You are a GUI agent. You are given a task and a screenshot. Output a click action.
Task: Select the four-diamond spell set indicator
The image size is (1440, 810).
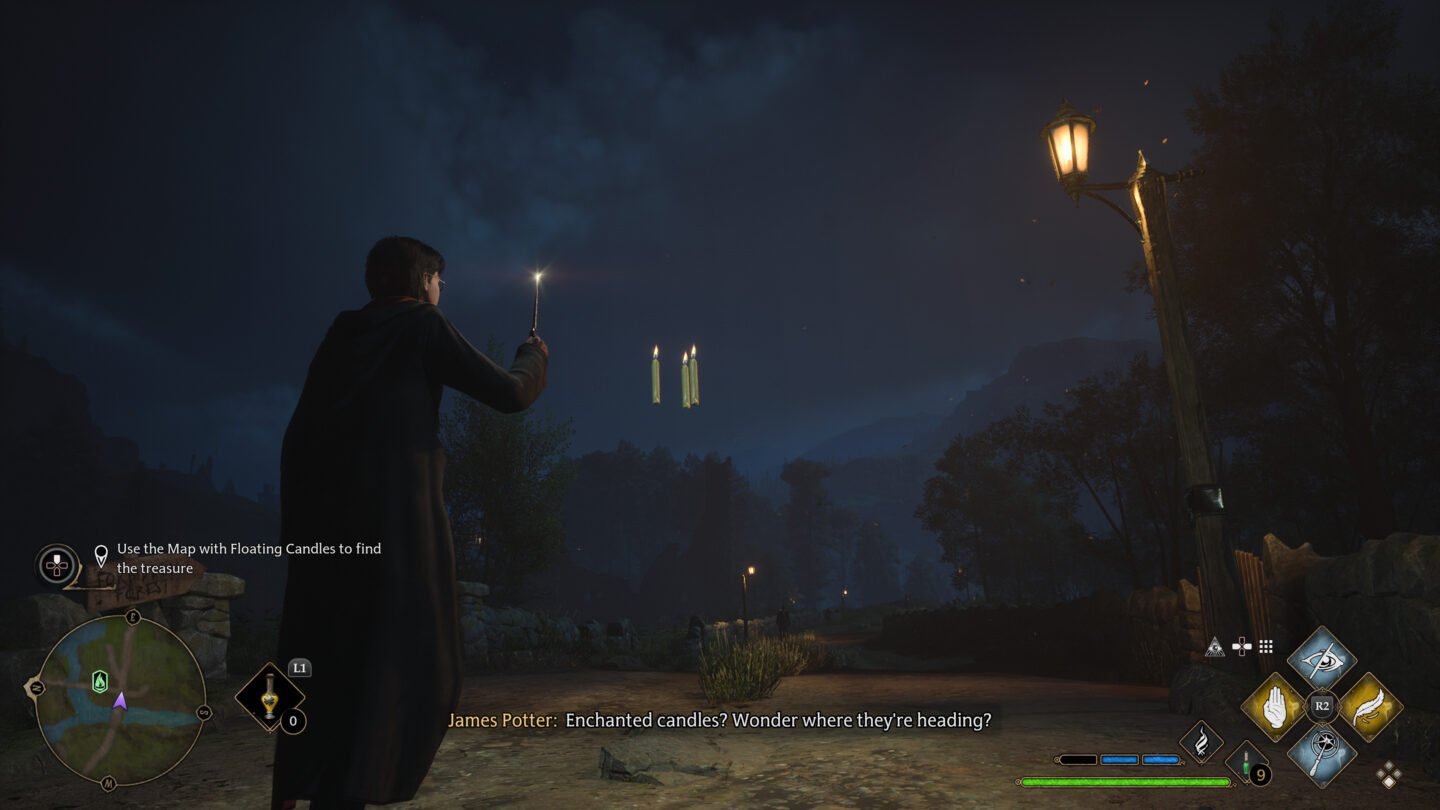[x=1389, y=773]
